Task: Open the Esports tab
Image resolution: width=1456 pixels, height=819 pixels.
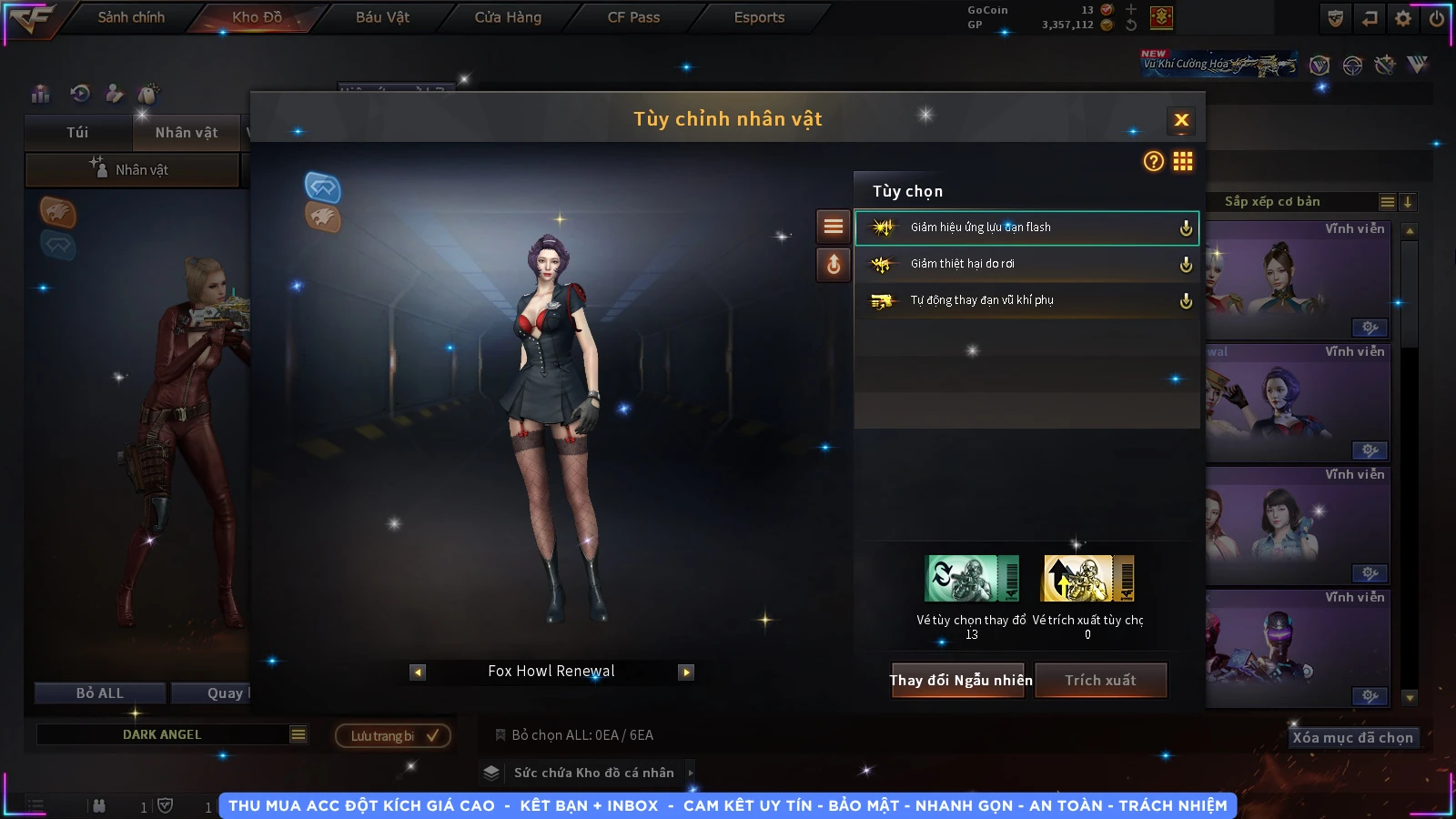Action: pos(759,17)
